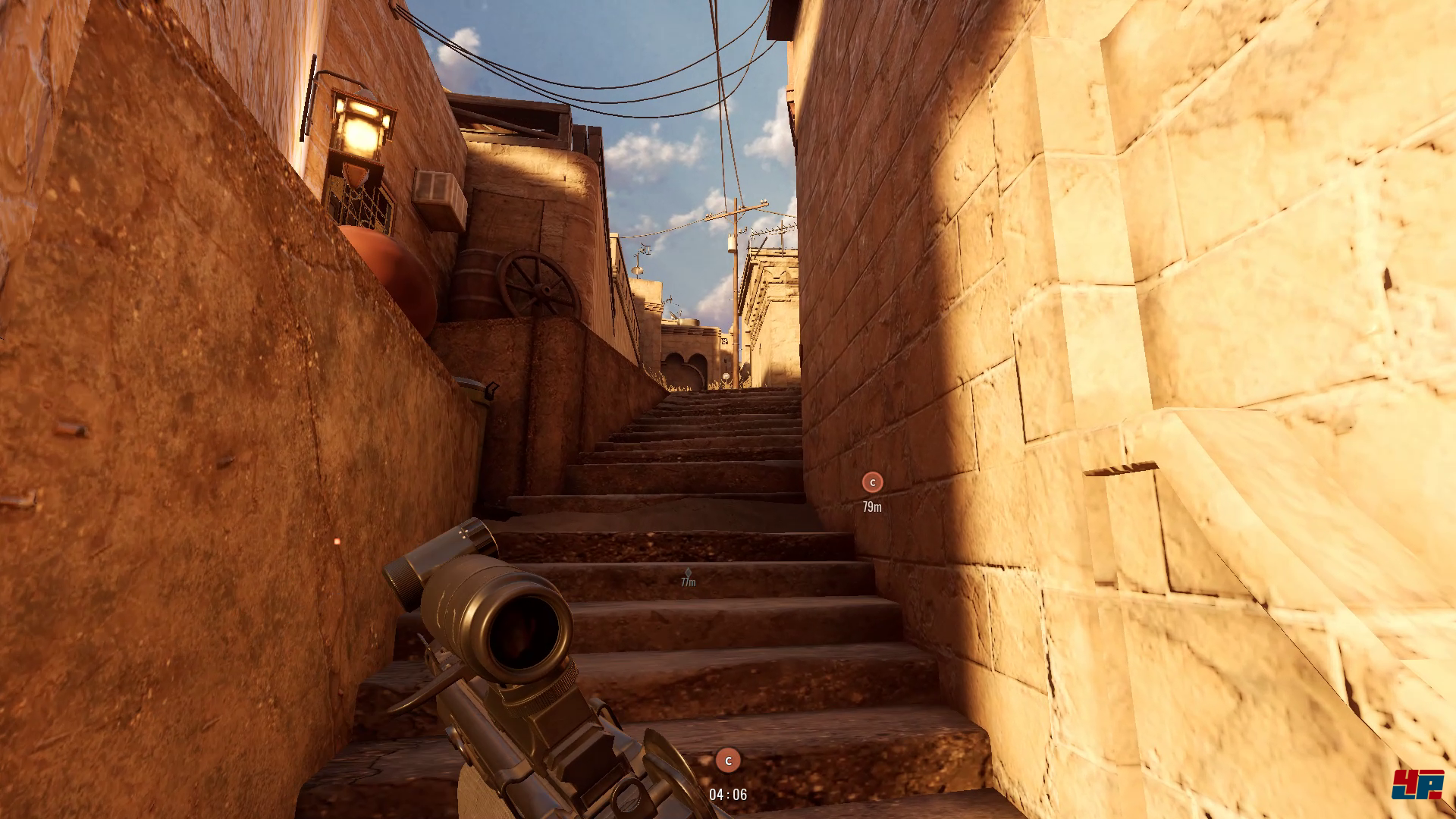This screenshot has height=819, width=1456.
Task: Click the objective C waypoint marker at 79m
Action: coord(872,482)
